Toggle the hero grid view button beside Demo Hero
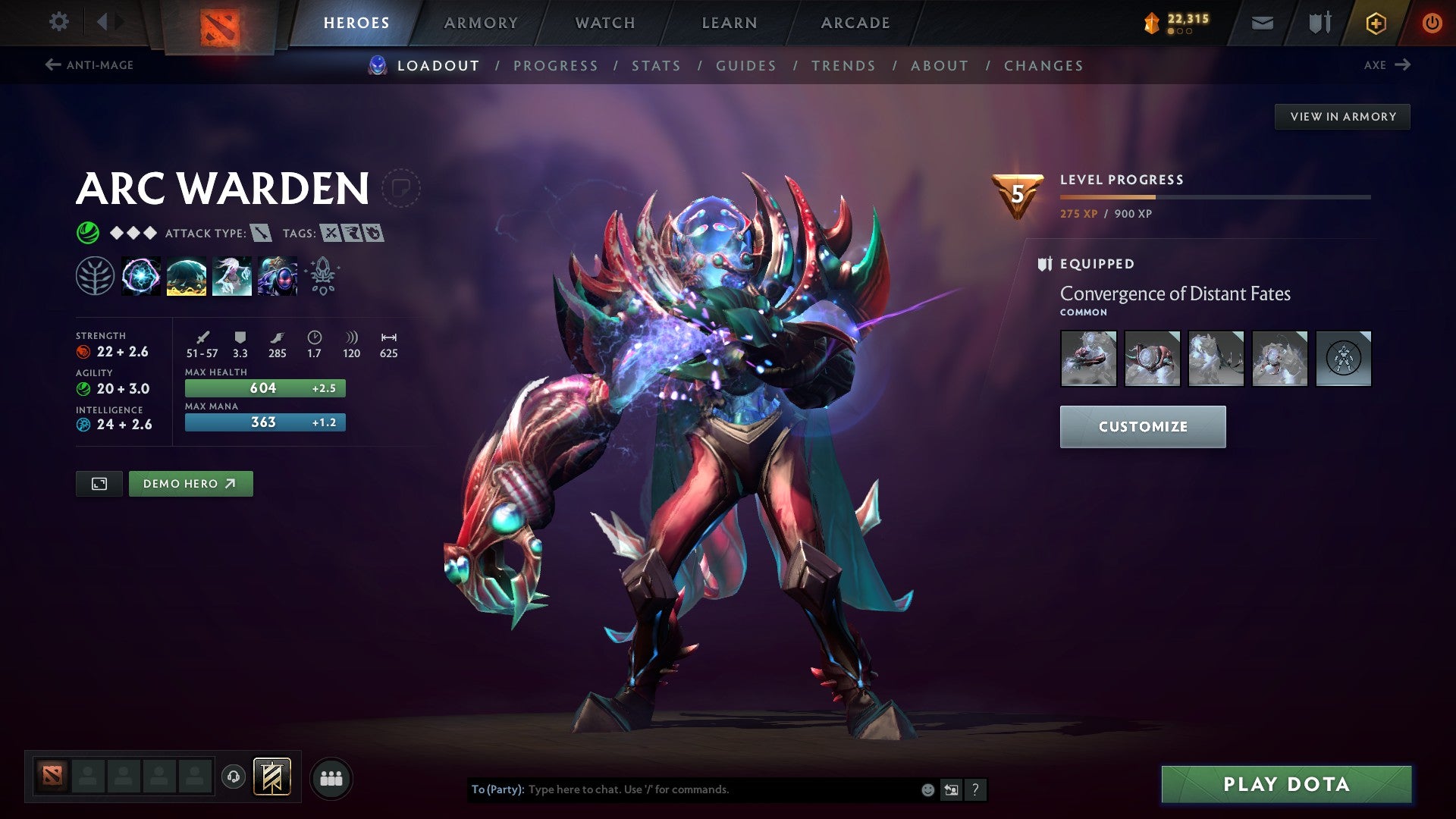 (99, 483)
